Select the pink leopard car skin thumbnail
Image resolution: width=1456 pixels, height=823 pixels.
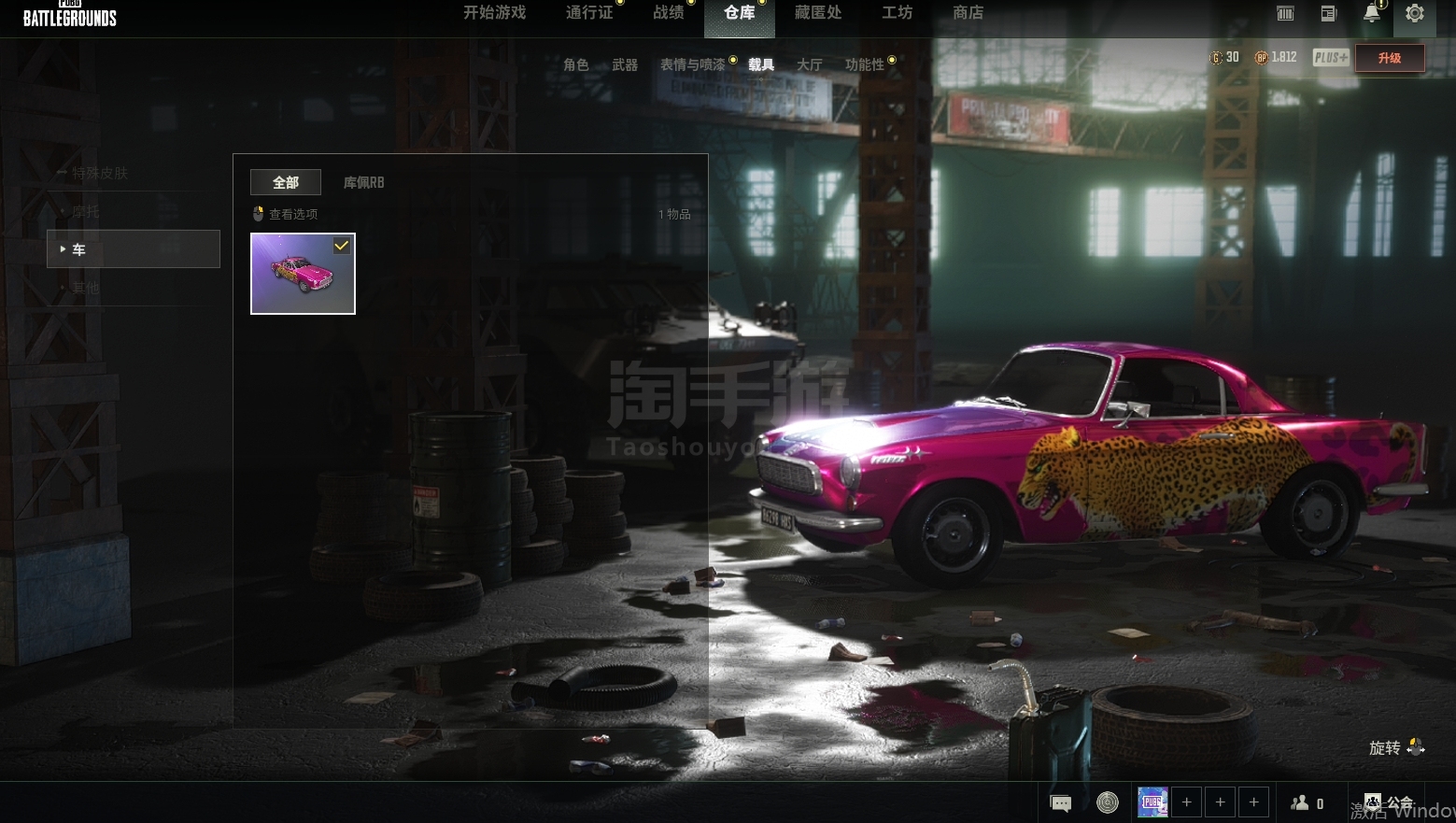tap(303, 274)
